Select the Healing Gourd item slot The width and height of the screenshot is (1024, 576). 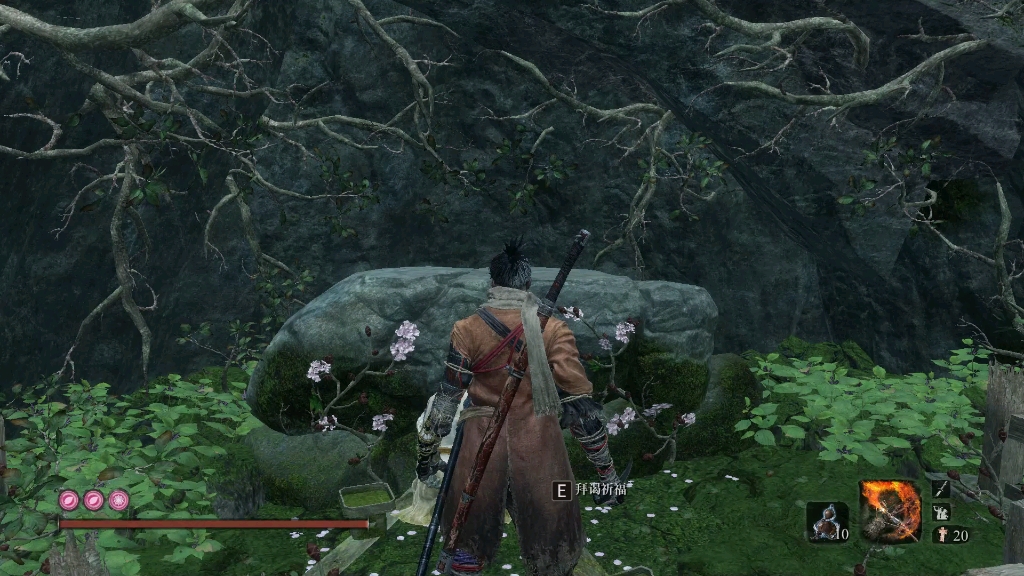826,521
